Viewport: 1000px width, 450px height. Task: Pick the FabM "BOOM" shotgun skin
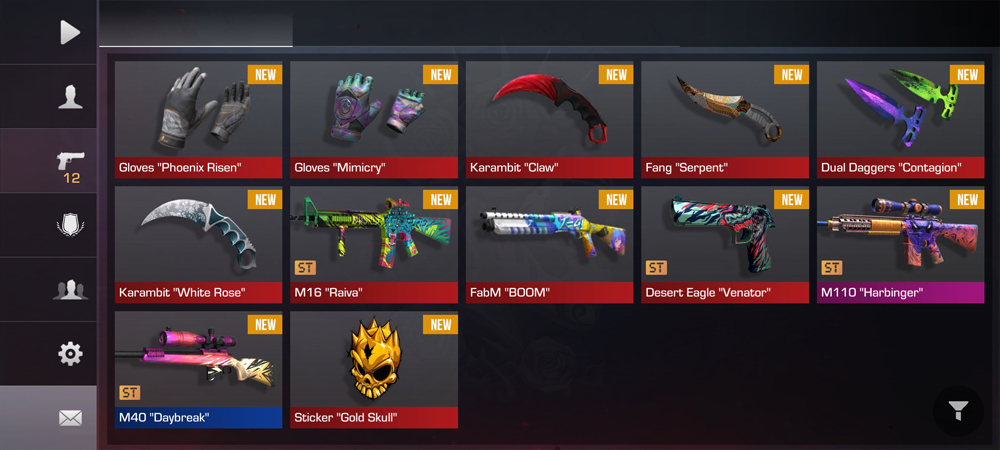pyautogui.click(x=549, y=244)
